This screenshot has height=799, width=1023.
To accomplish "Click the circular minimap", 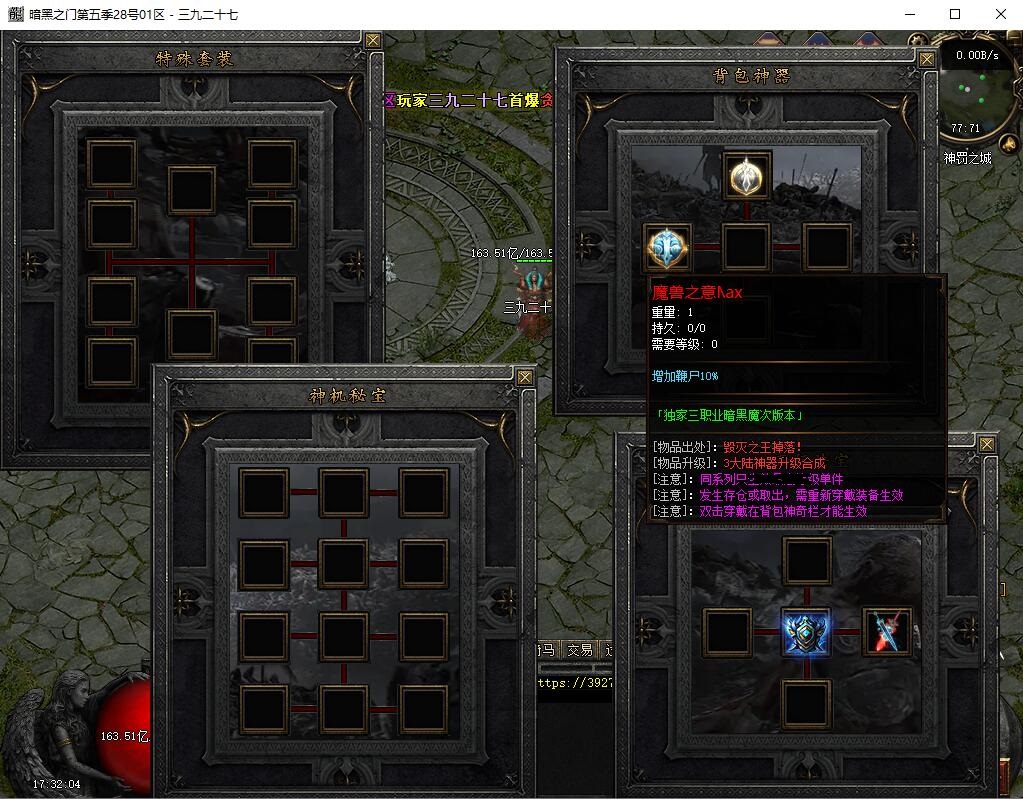I will [x=977, y=96].
